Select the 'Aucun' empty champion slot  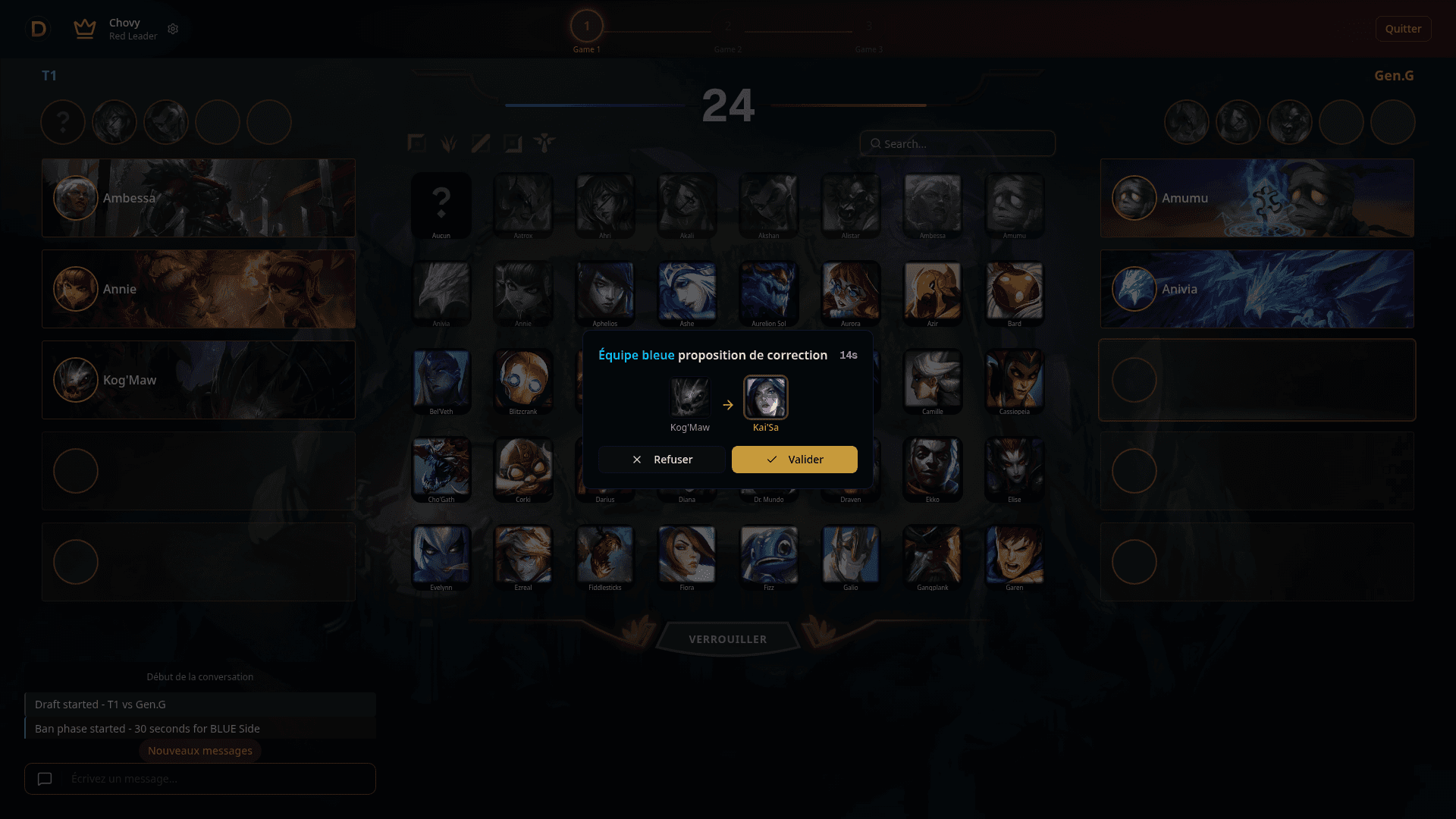[x=441, y=206]
